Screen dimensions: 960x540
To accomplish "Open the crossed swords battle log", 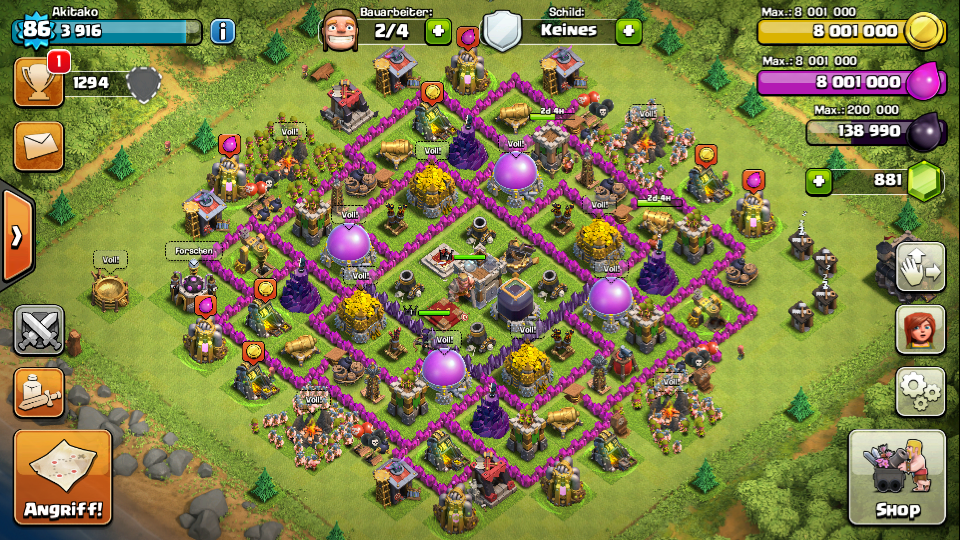I will point(39,330).
